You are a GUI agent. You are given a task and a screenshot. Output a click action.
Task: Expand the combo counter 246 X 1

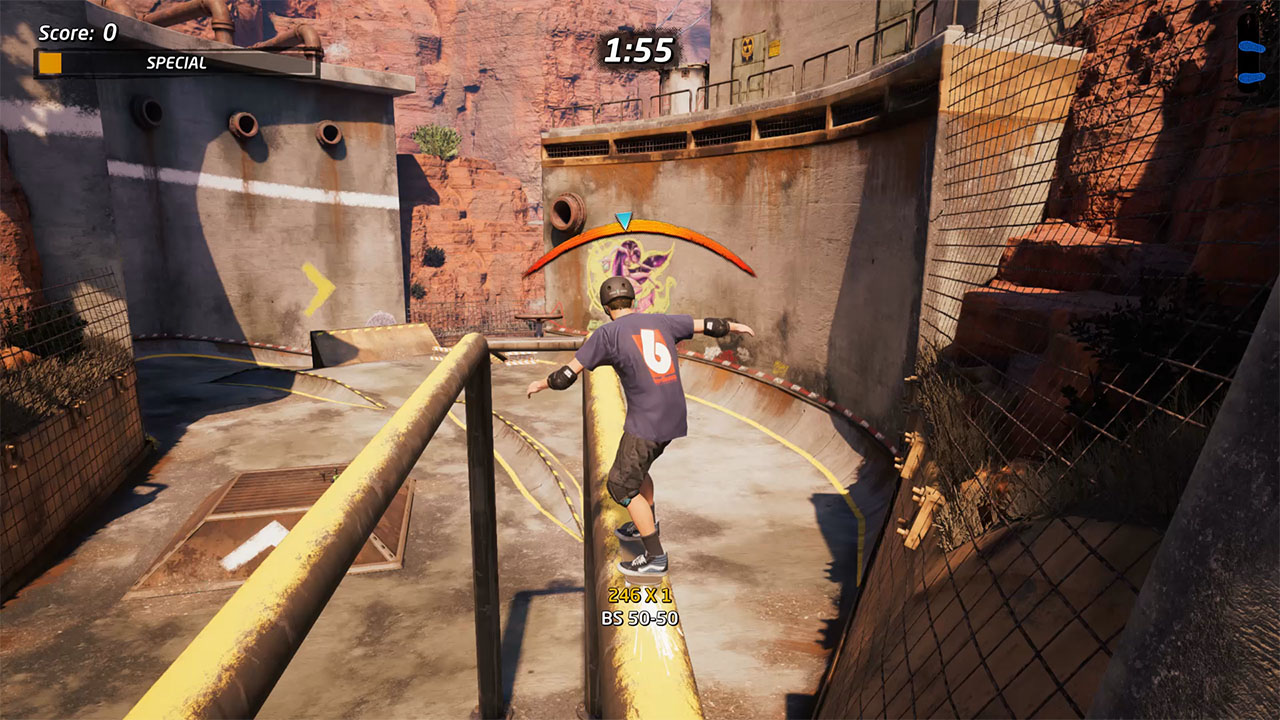point(638,593)
